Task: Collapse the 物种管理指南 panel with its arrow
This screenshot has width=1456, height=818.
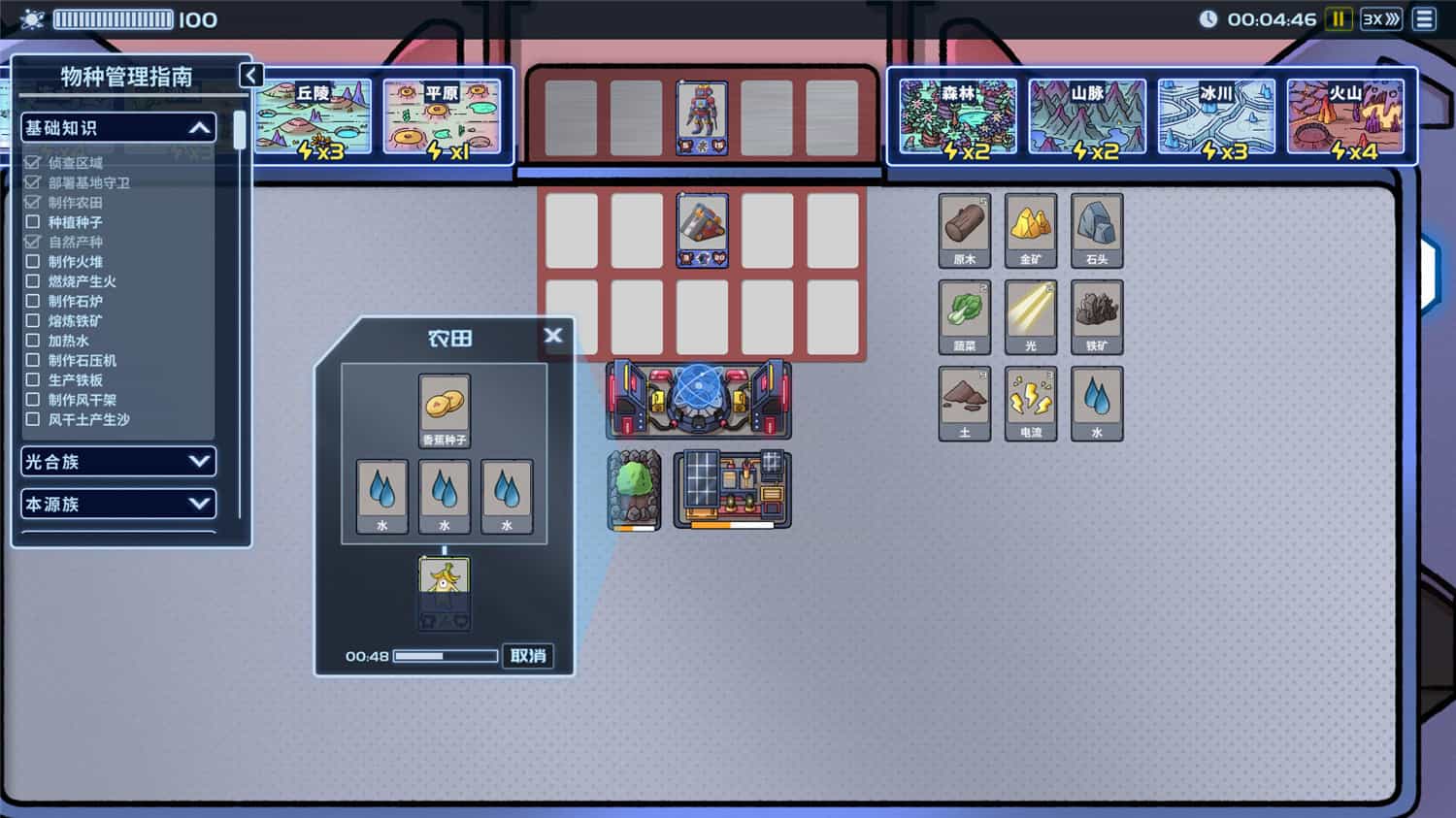Action: [251, 75]
